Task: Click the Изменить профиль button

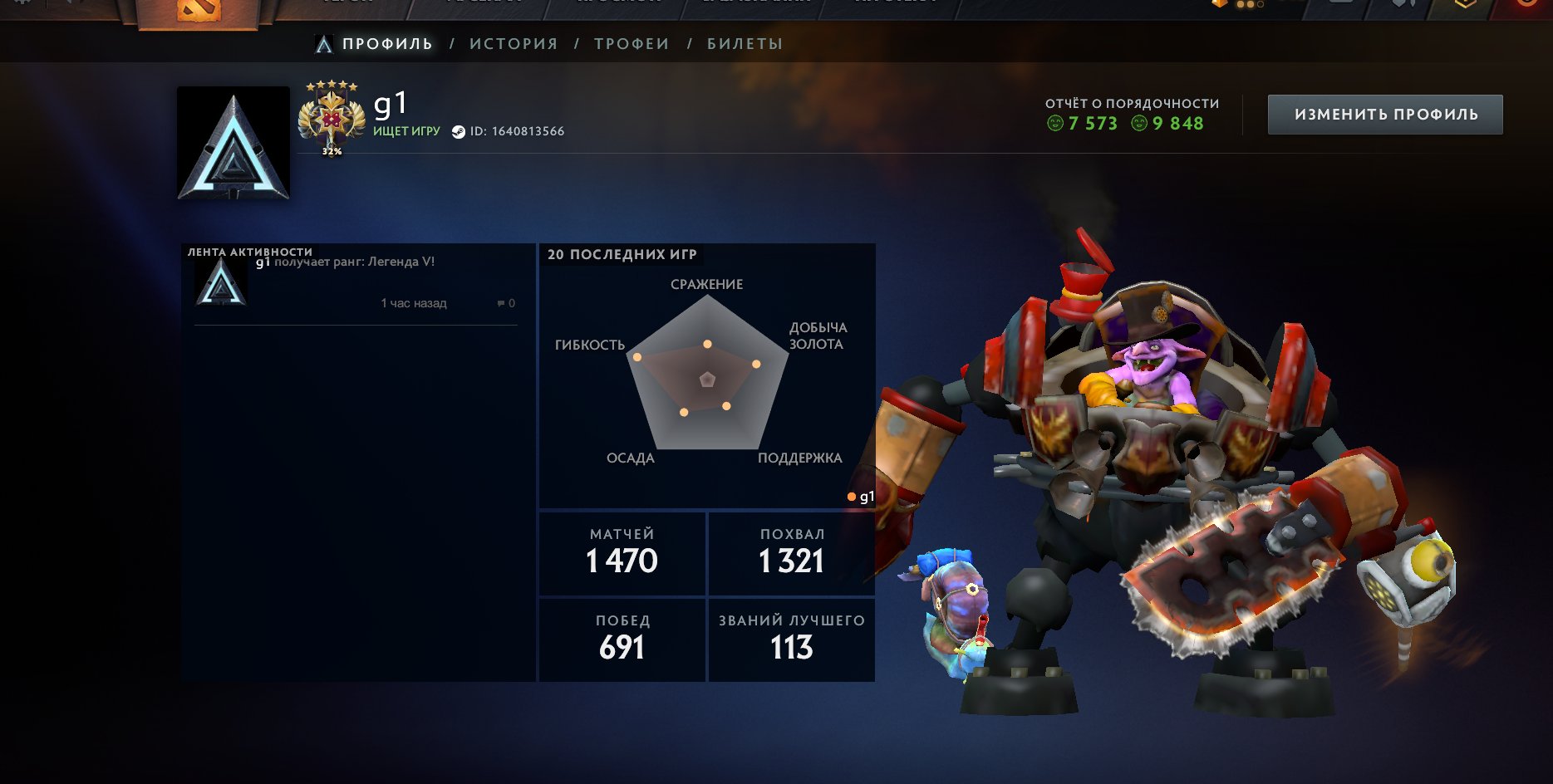Action: (1385, 115)
